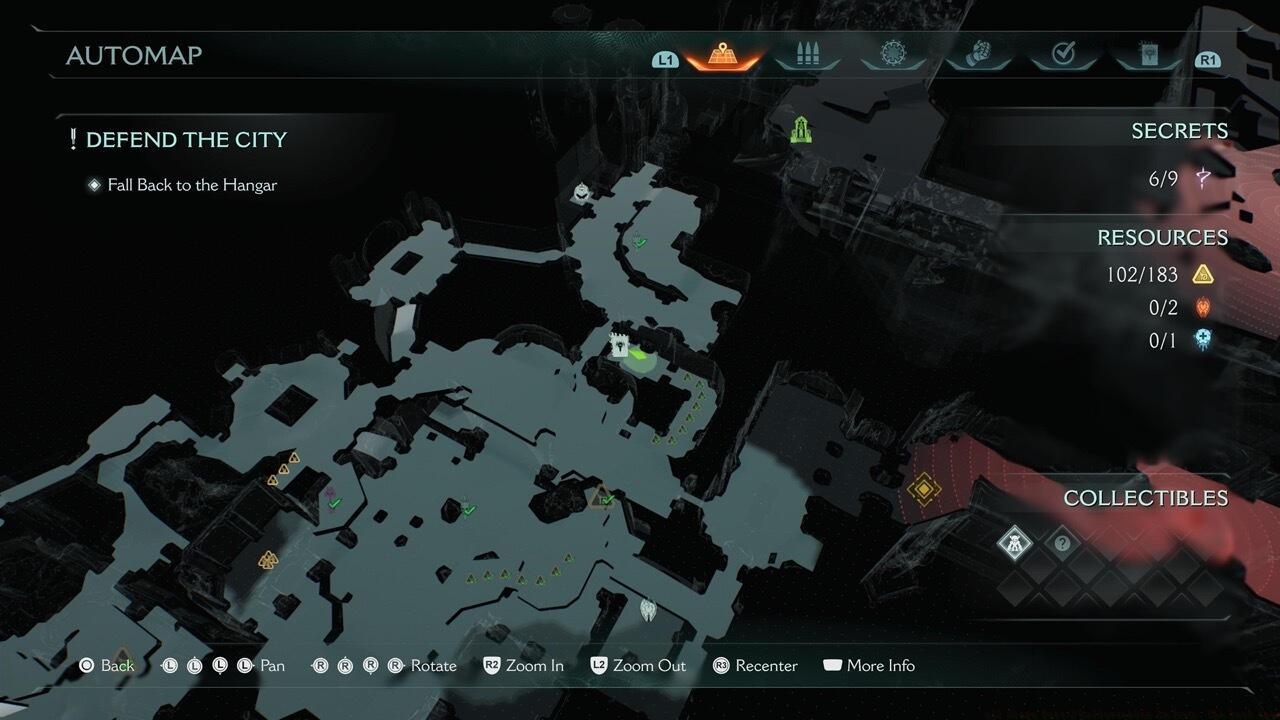
Task: Switch to the ammo bullets tab
Action: 806,55
